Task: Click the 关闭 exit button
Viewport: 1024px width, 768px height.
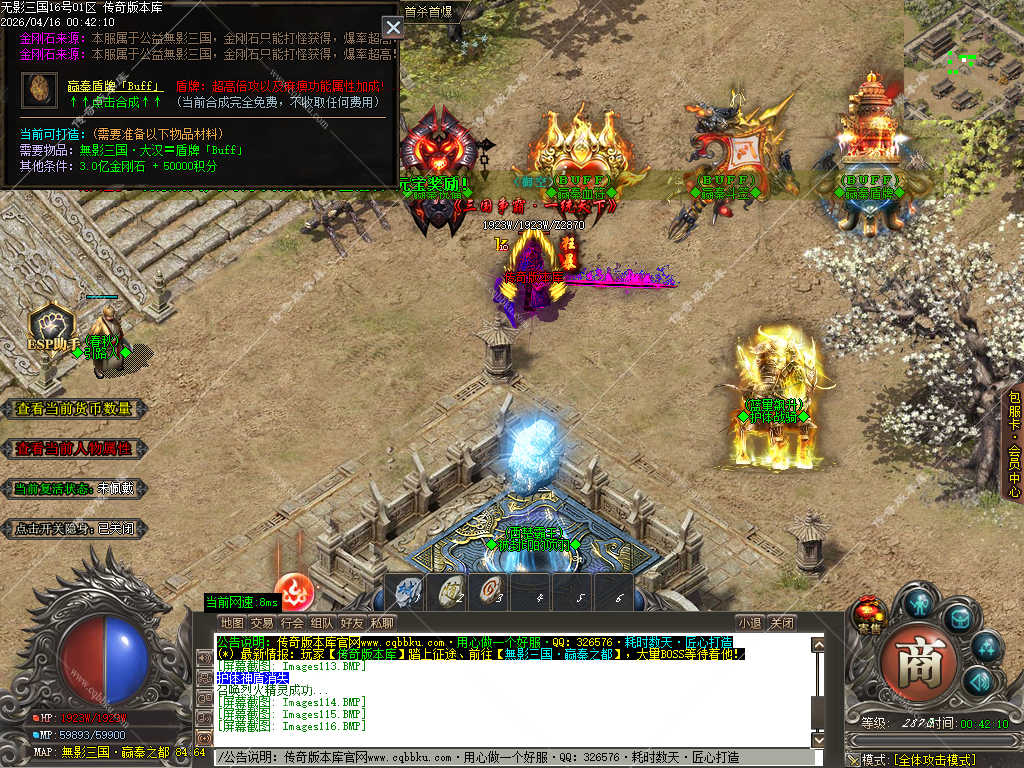Action: 782,623
